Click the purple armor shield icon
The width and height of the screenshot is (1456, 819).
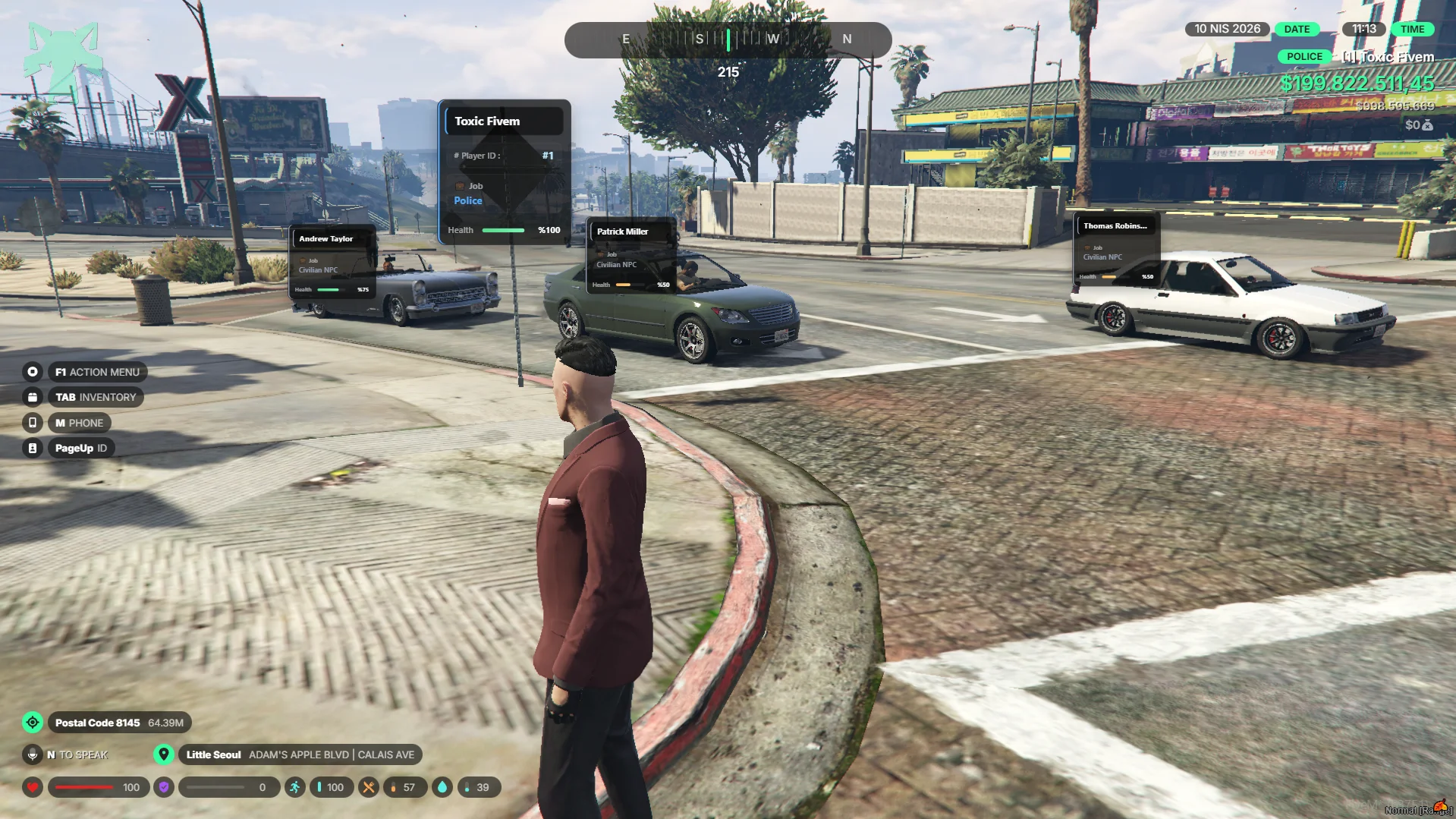tap(163, 787)
